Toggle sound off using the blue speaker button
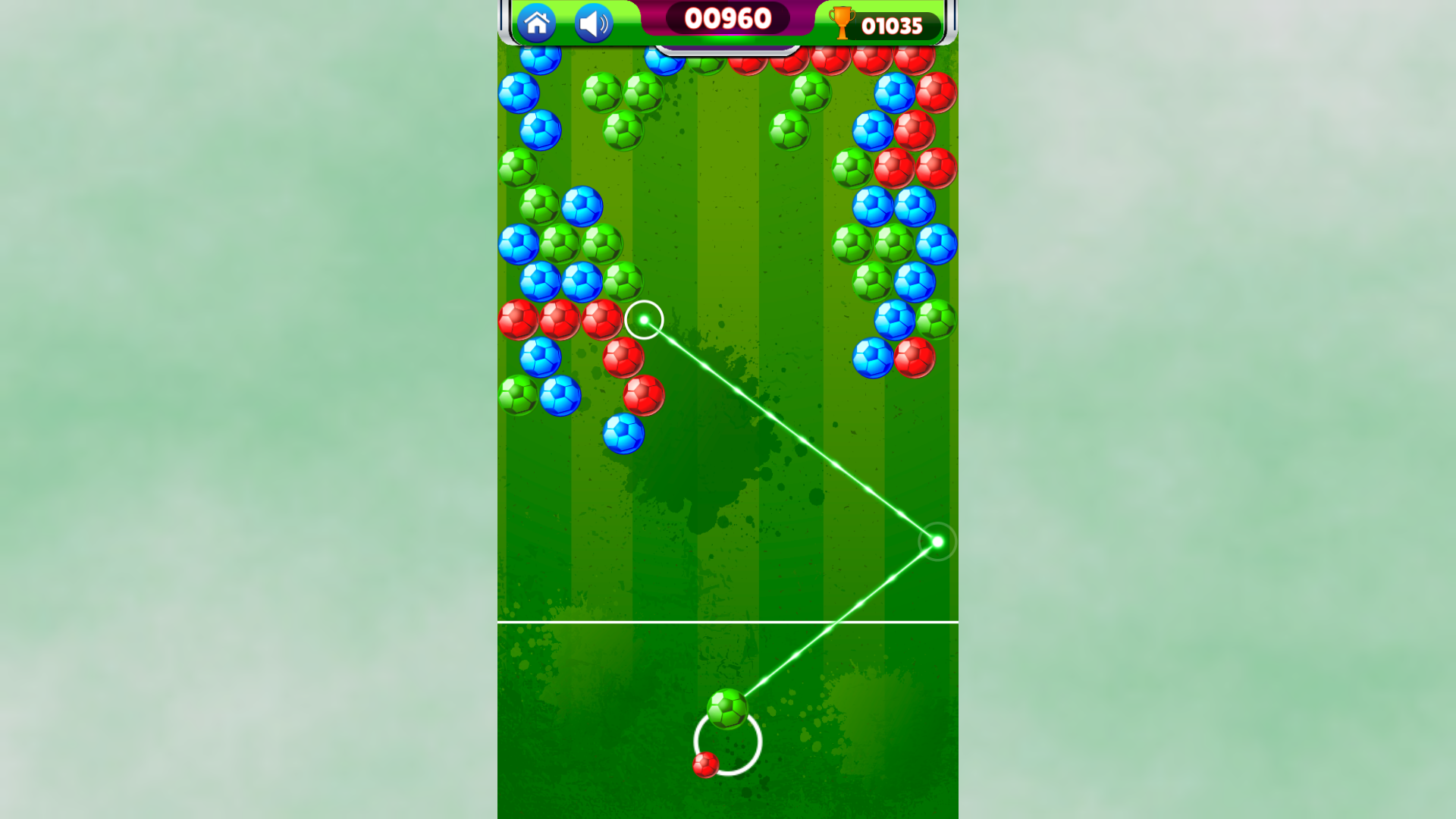The image size is (1456, 819). pos(592,24)
